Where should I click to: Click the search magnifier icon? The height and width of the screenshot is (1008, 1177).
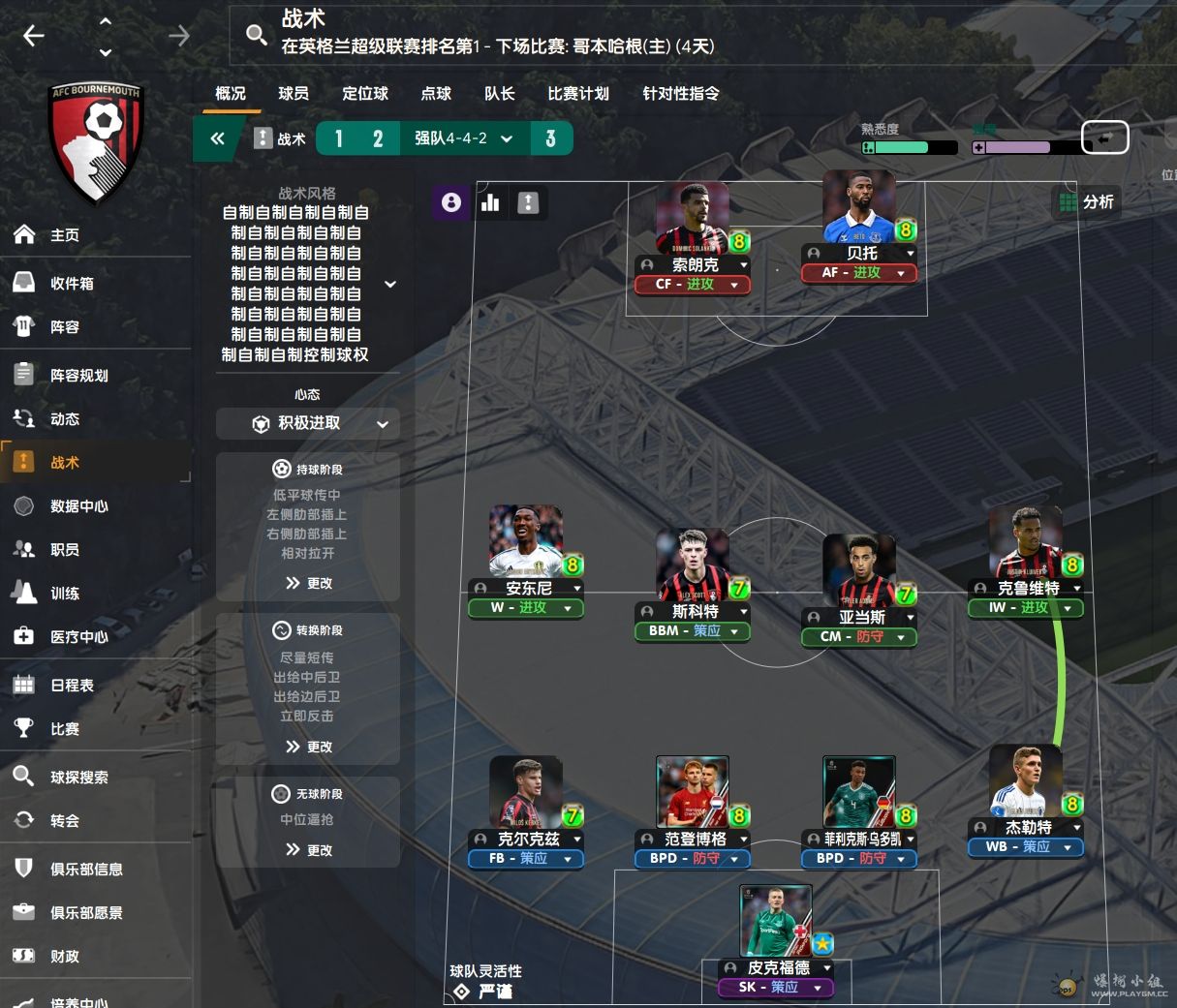tap(256, 36)
